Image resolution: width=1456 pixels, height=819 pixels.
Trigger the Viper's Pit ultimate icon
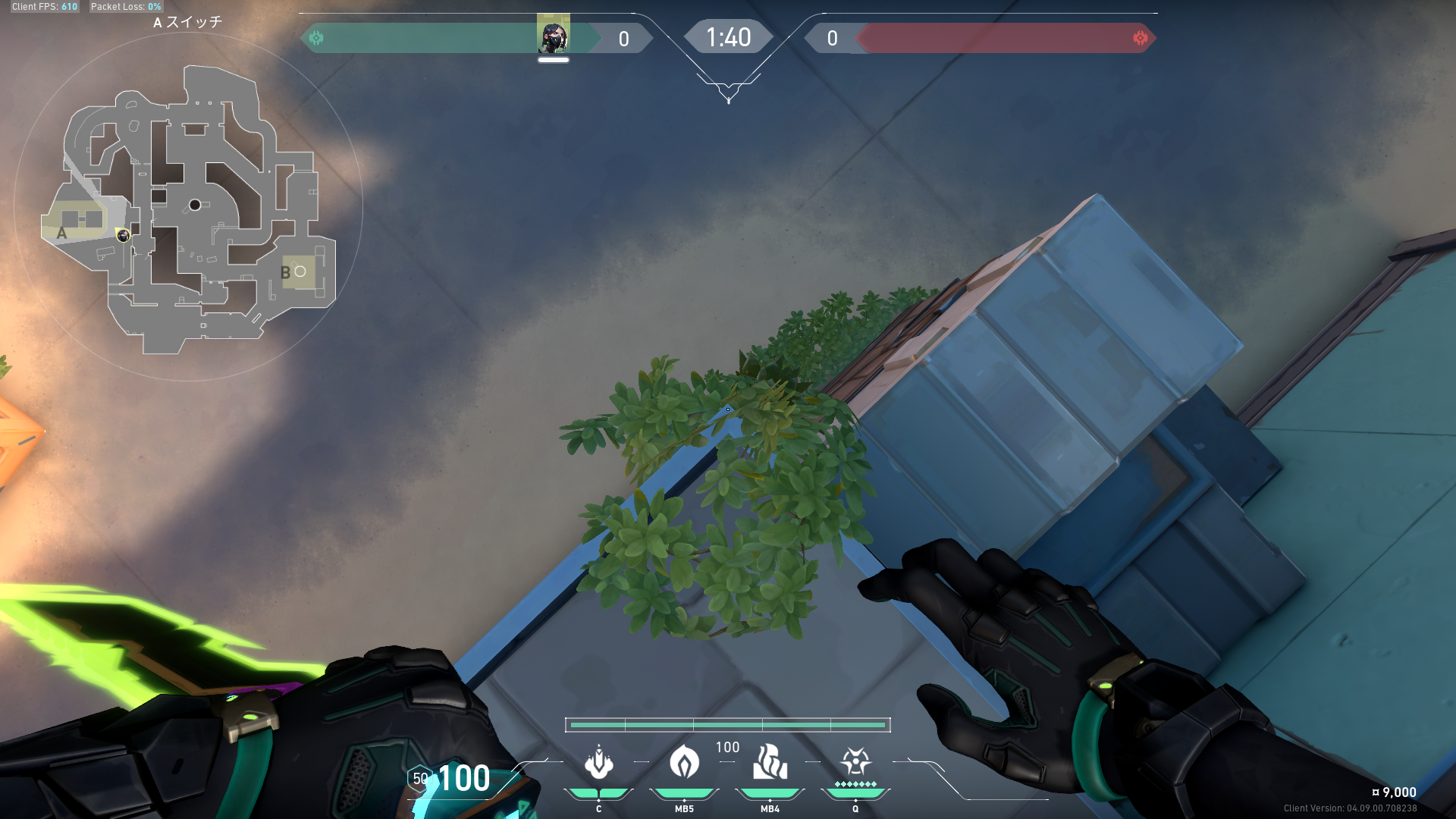coord(855,761)
